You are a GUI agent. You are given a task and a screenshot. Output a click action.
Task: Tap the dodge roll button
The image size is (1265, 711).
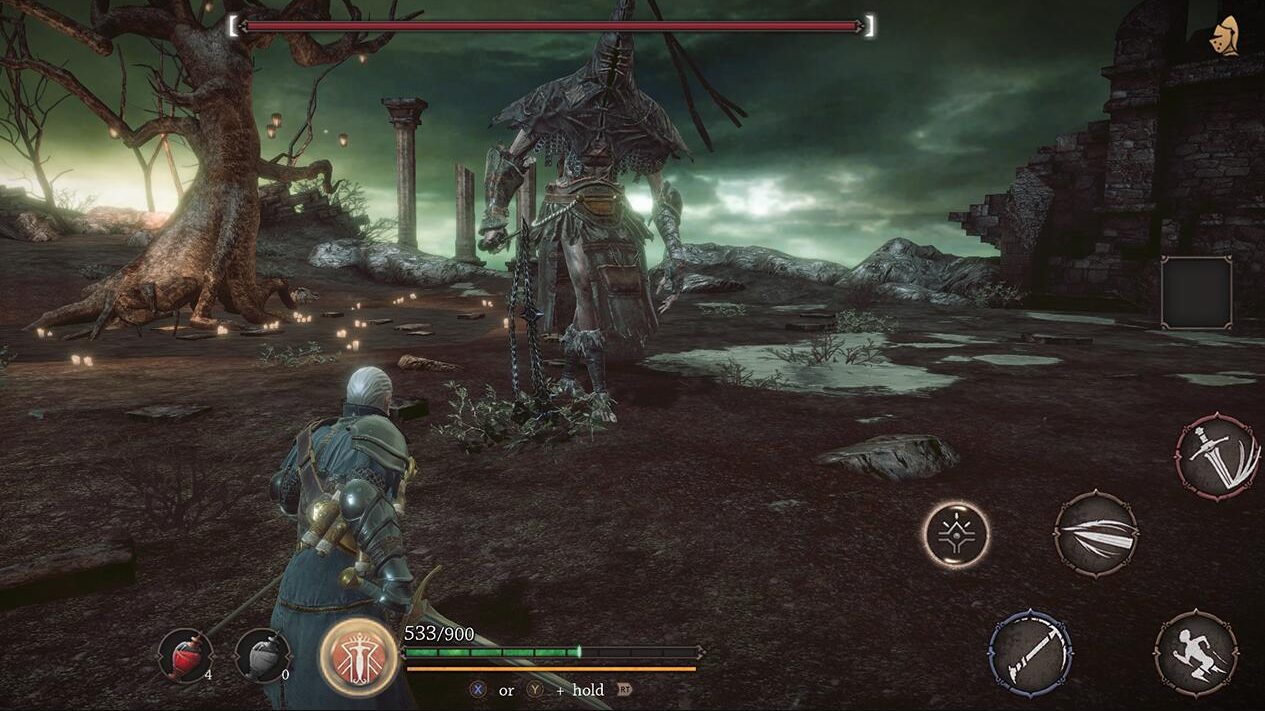[x=1196, y=654]
